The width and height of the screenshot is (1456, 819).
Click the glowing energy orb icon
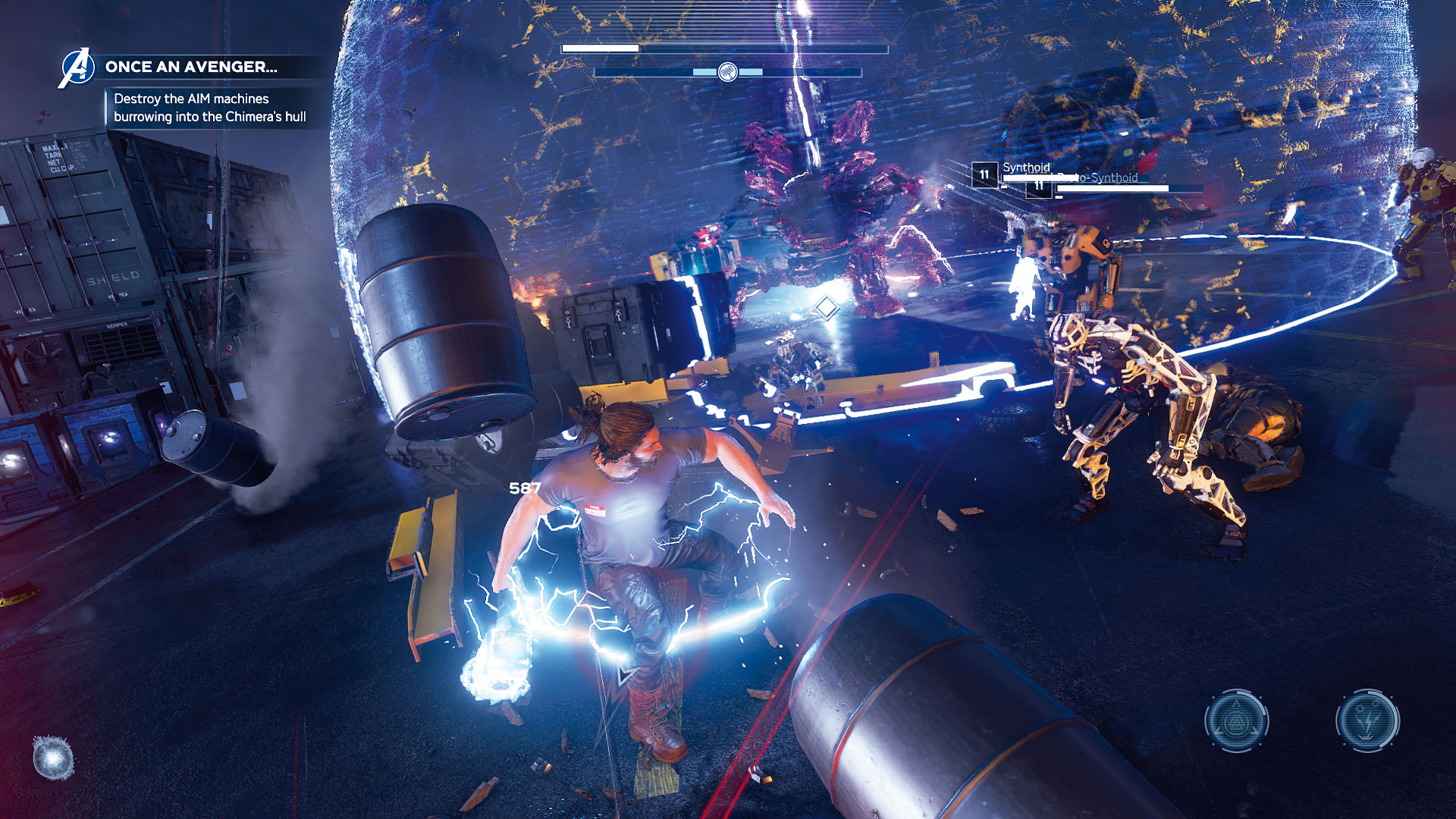coord(54,757)
